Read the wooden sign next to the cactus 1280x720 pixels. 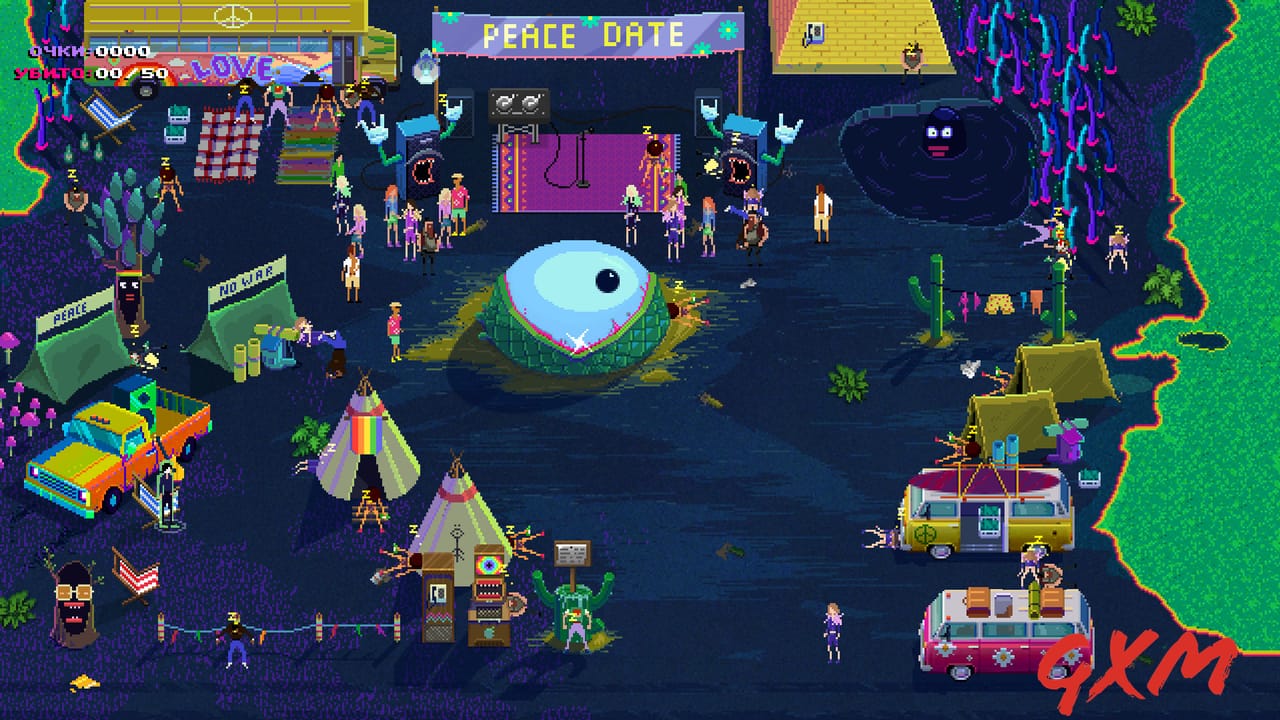571,553
